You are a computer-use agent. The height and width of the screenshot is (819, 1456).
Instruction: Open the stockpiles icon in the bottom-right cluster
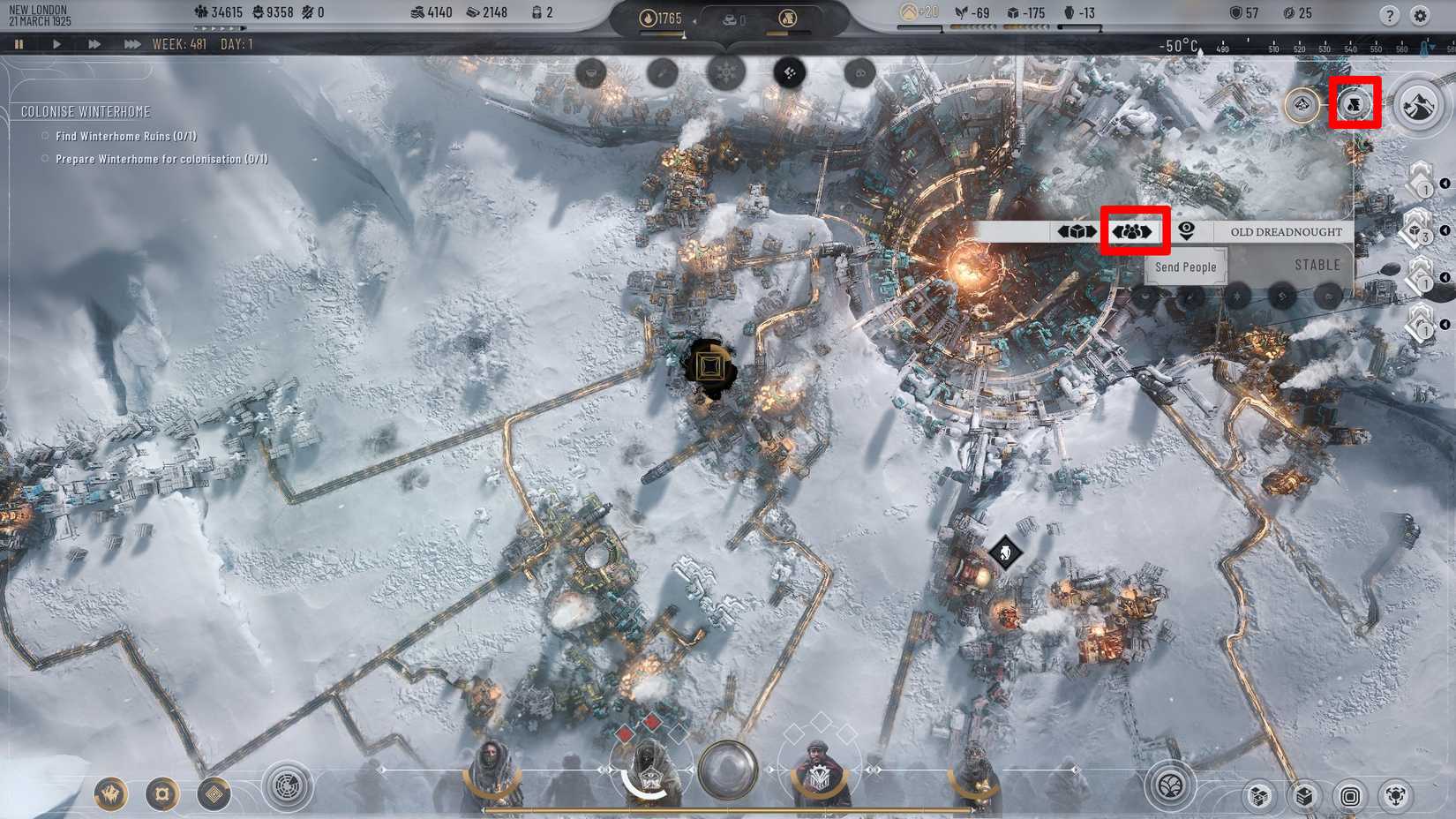pos(1304,794)
